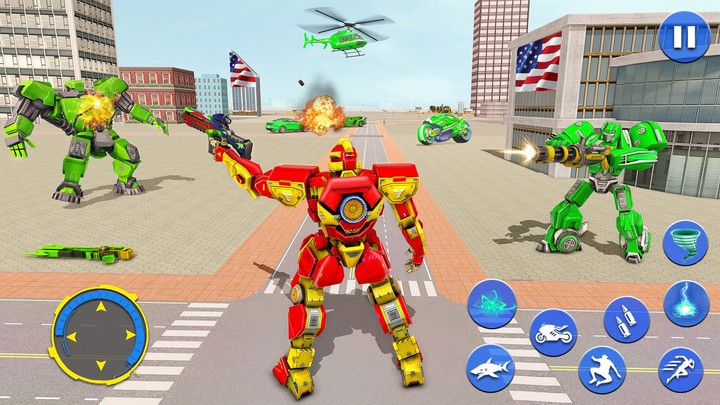Perform the jump action

click(x=601, y=369)
